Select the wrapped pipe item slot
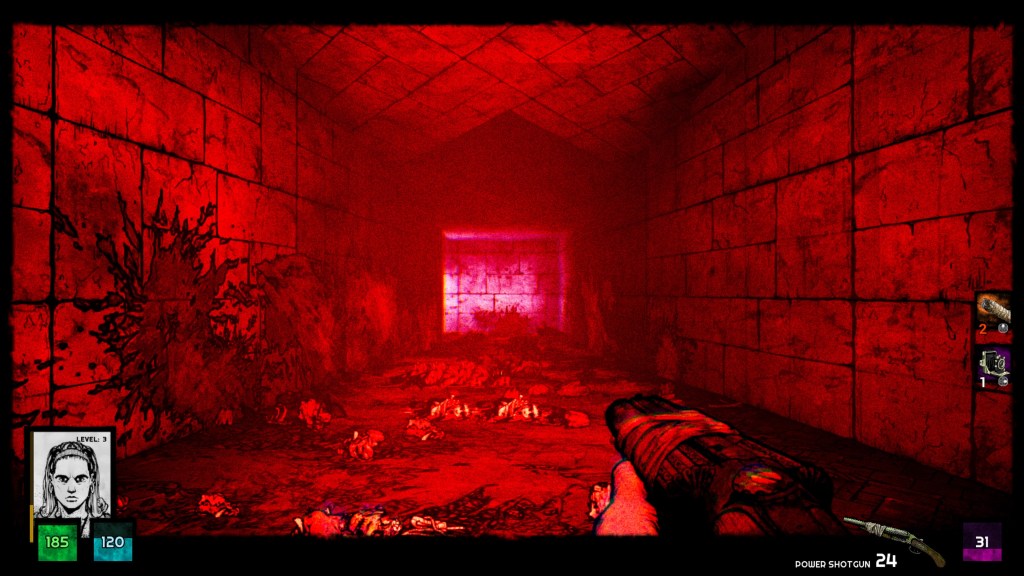Image resolution: width=1024 pixels, height=576 pixels. [994, 314]
